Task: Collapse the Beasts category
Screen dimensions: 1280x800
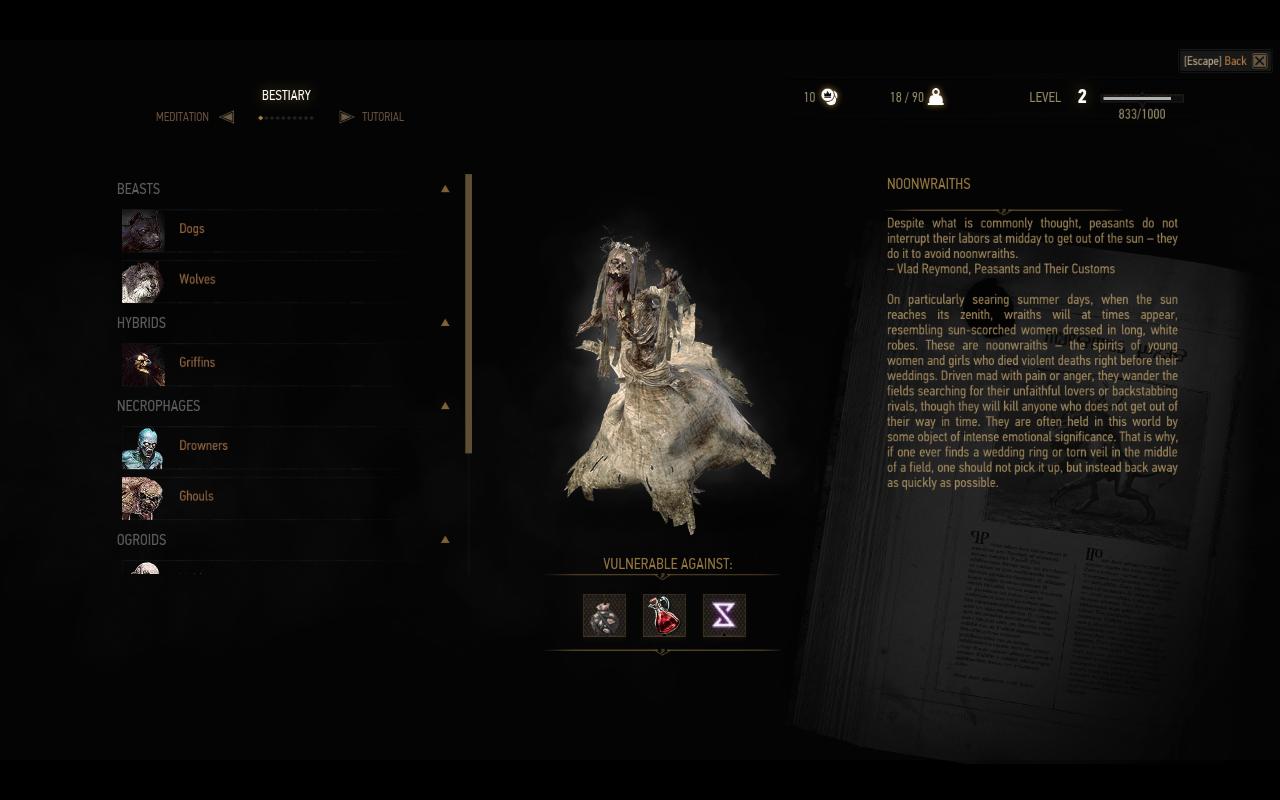Action: 445,189
